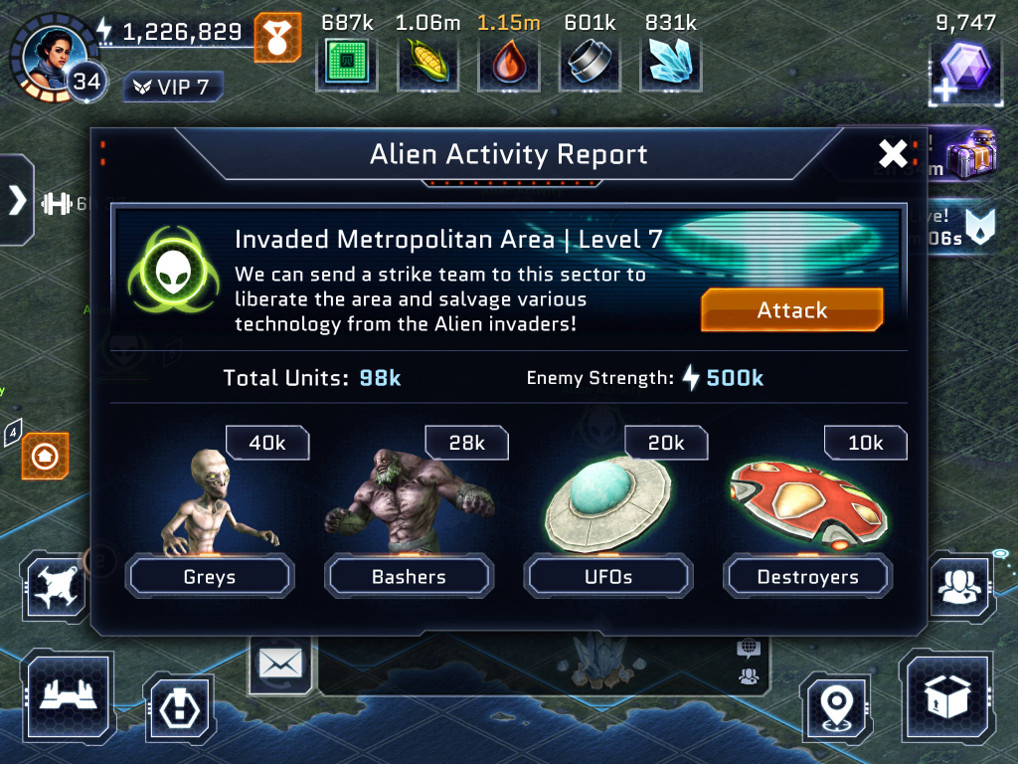Return to base with the building icon
Screen dimensions: 1018x764
pos(67,698)
